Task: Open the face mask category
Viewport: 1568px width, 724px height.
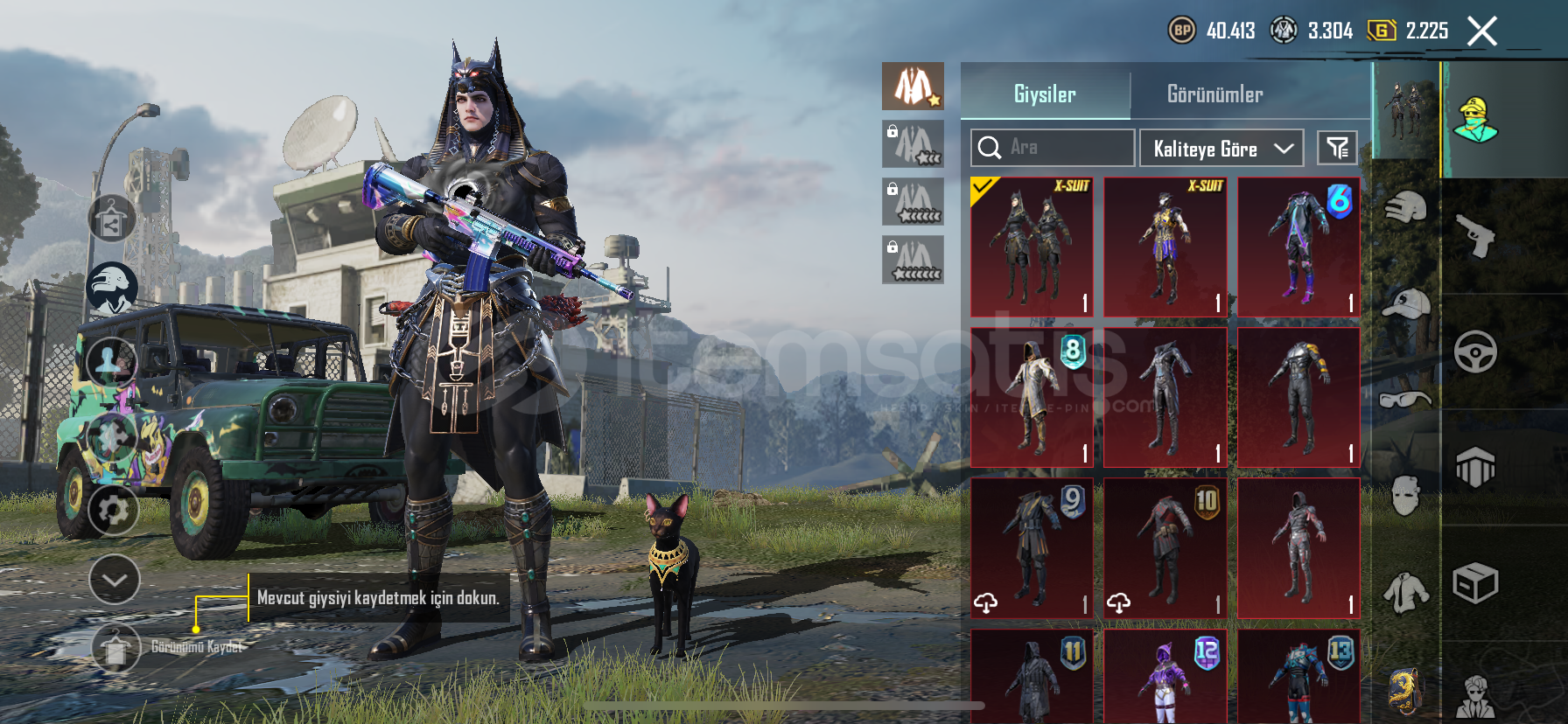Action: click(1405, 495)
